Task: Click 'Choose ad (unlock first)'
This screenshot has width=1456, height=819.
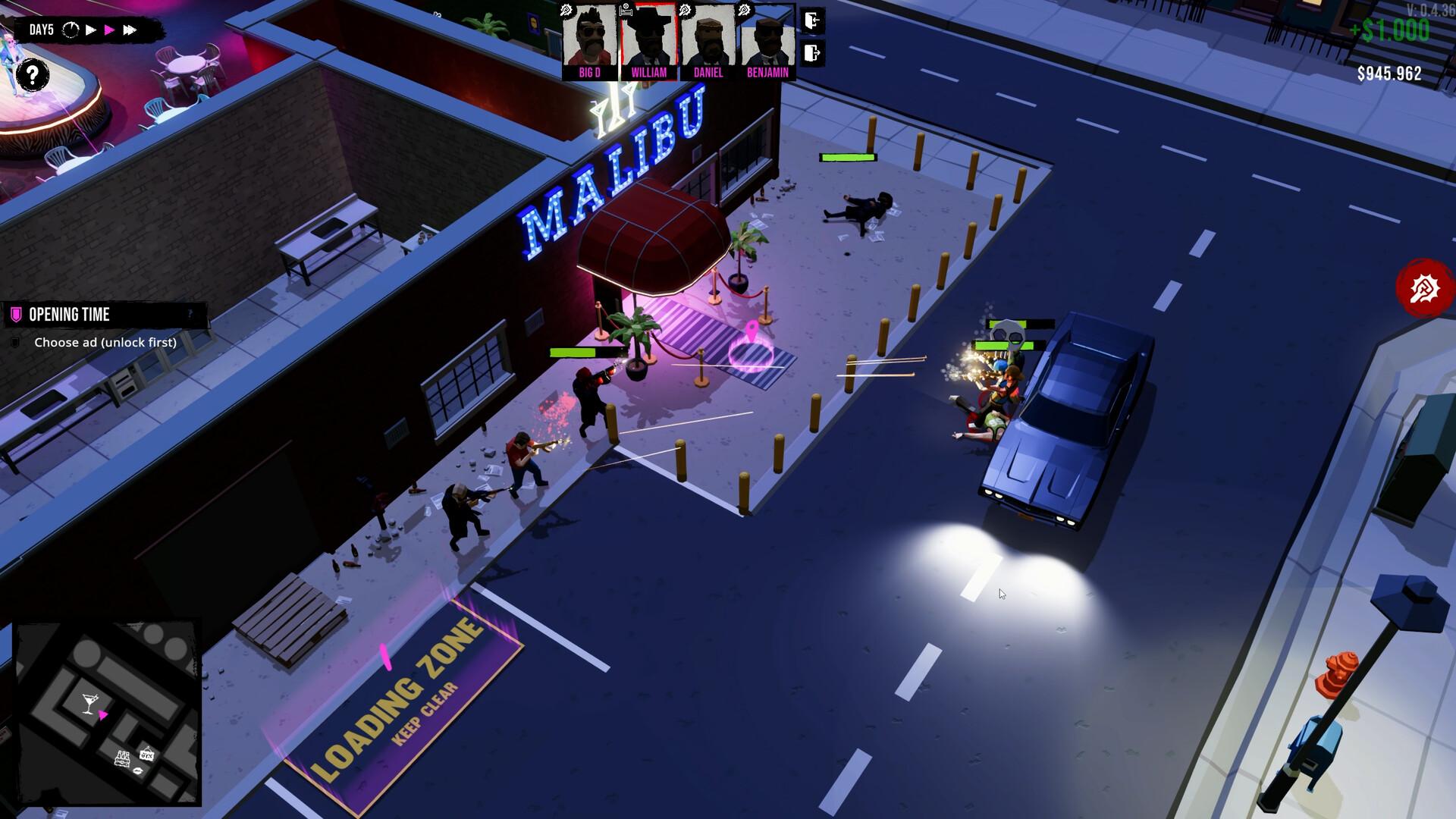Action: coord(106,343)
